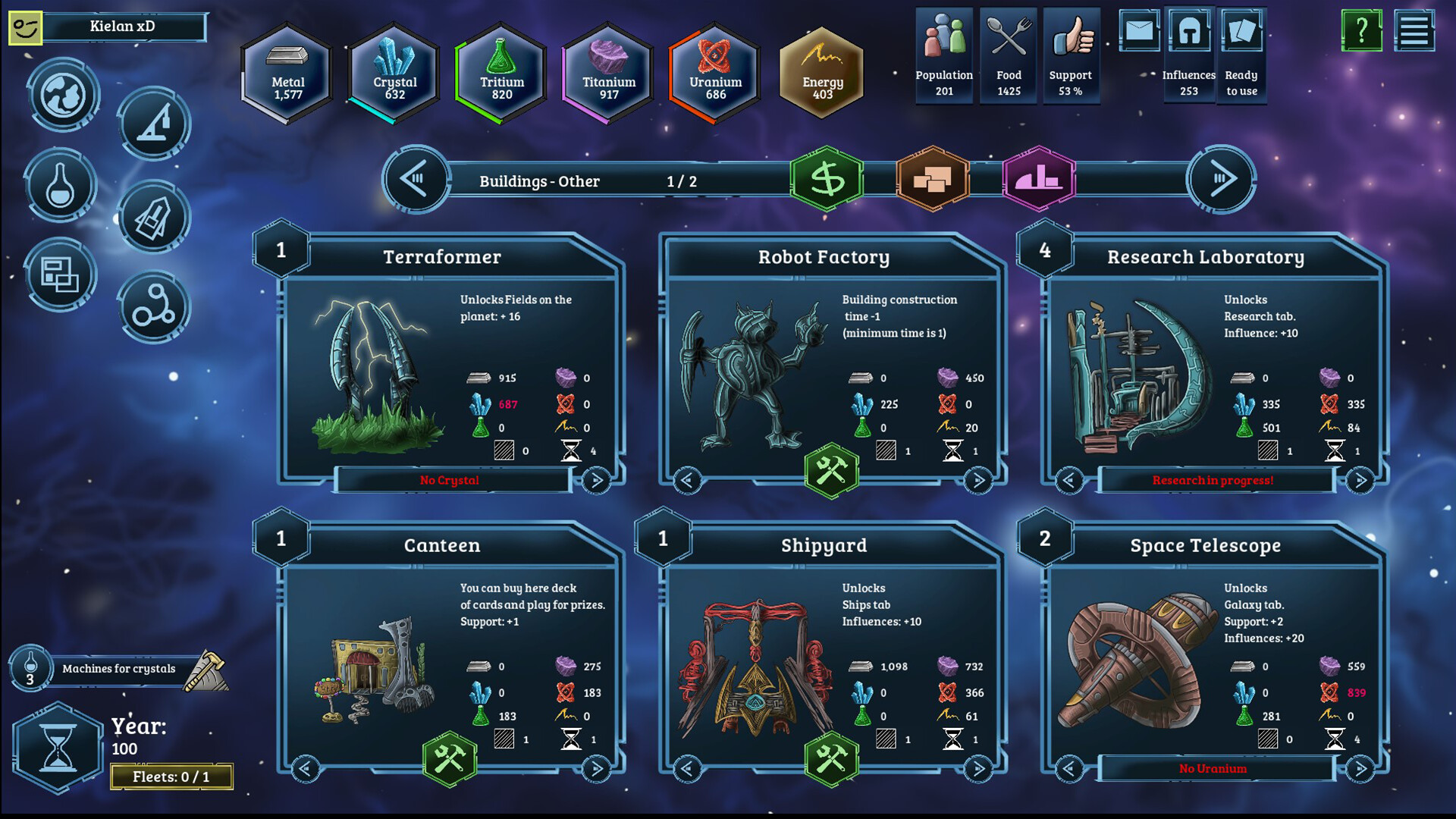Viewport: 1456px width, 819px height.
Task: Open the globe view in the left sidebar
Action: pos(62,96)
